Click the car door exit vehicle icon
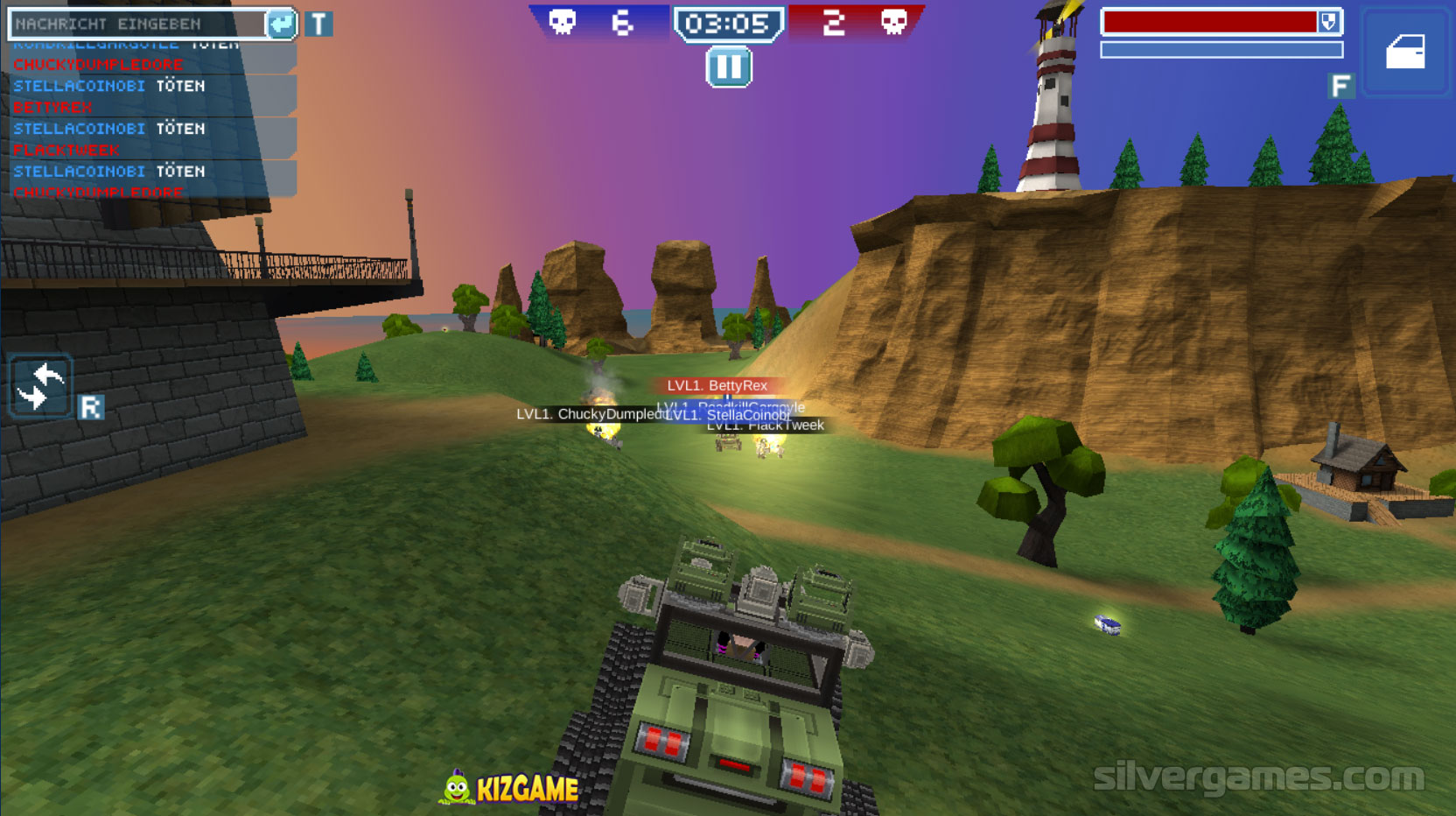Viewport: 1456px width, 816px height. click(x=1405, y=52)
